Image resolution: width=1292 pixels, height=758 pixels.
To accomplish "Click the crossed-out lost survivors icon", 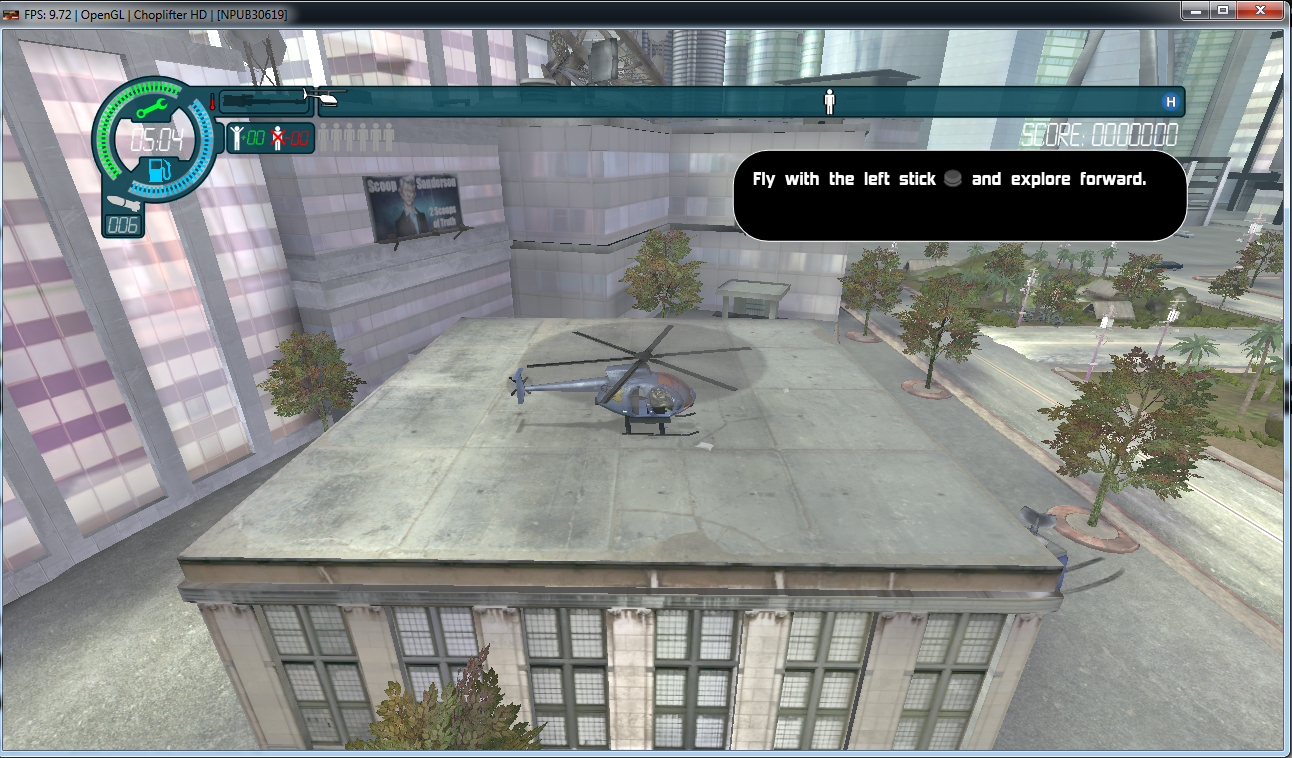I will (280, 138).
